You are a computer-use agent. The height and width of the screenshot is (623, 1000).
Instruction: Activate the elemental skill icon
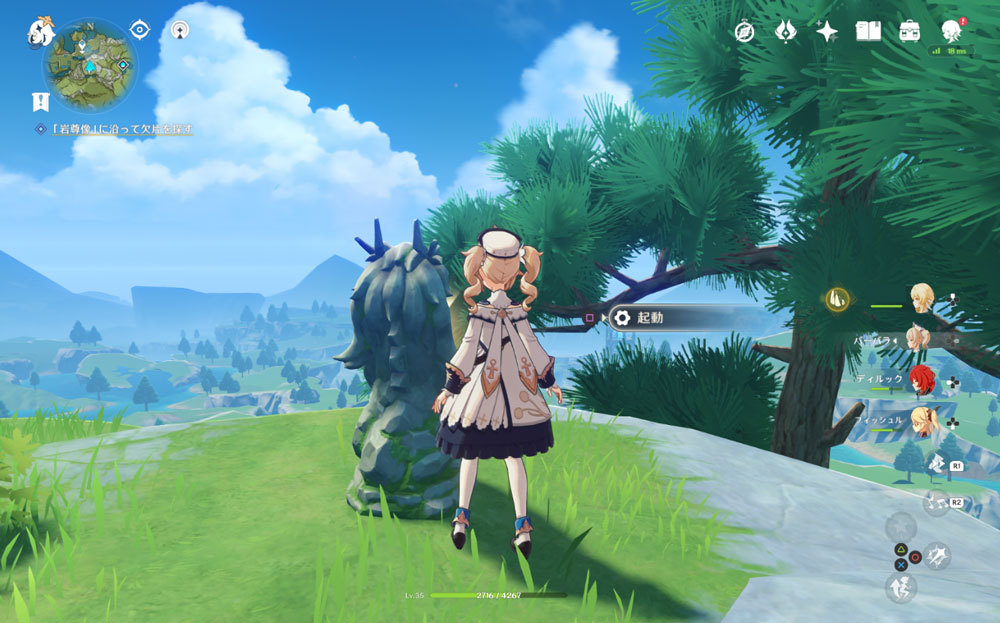[937, 462]
